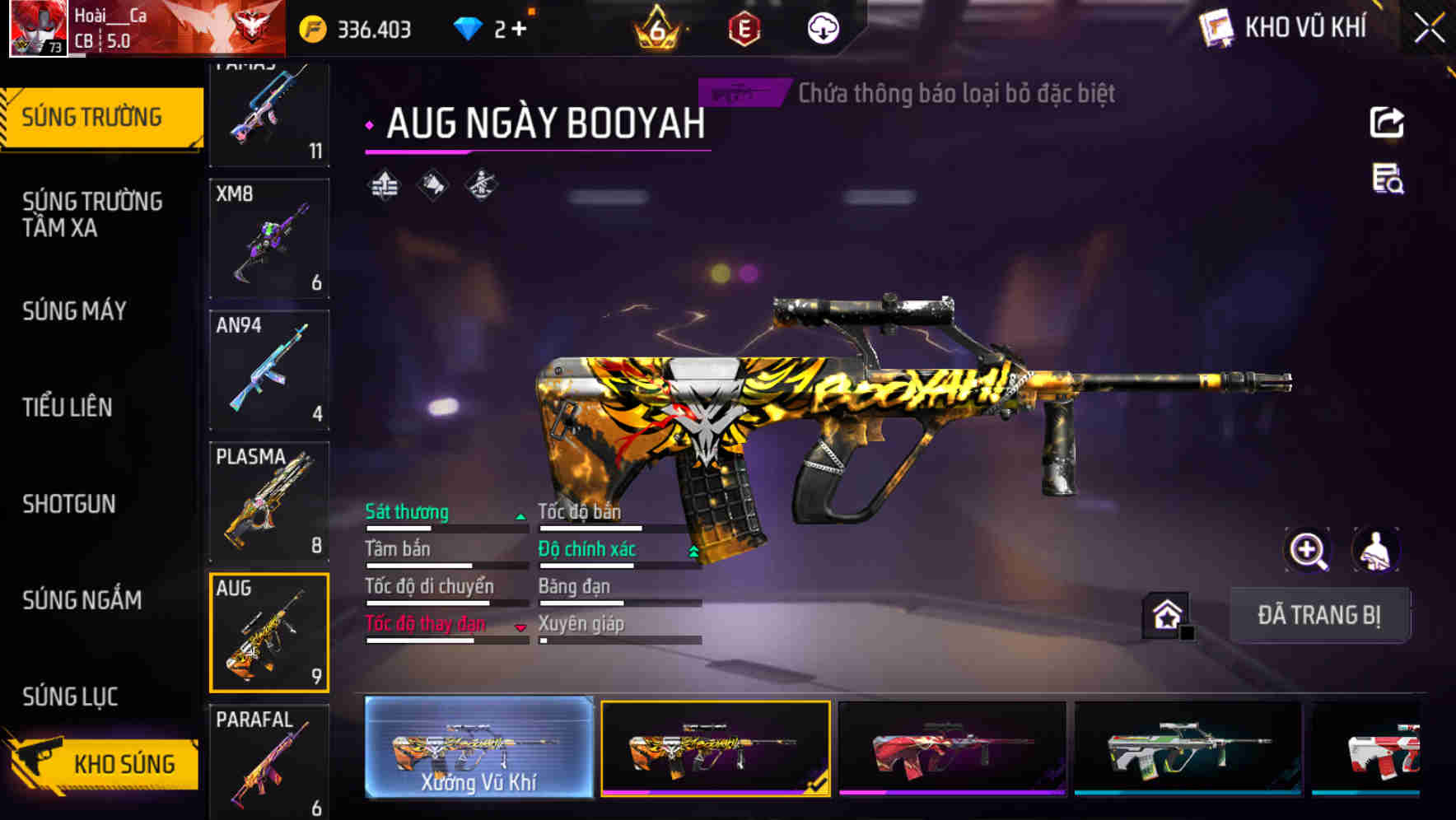Open the Súng Máy weapon category
This screenshot has height=820, width=1456.
pos(74,310)
